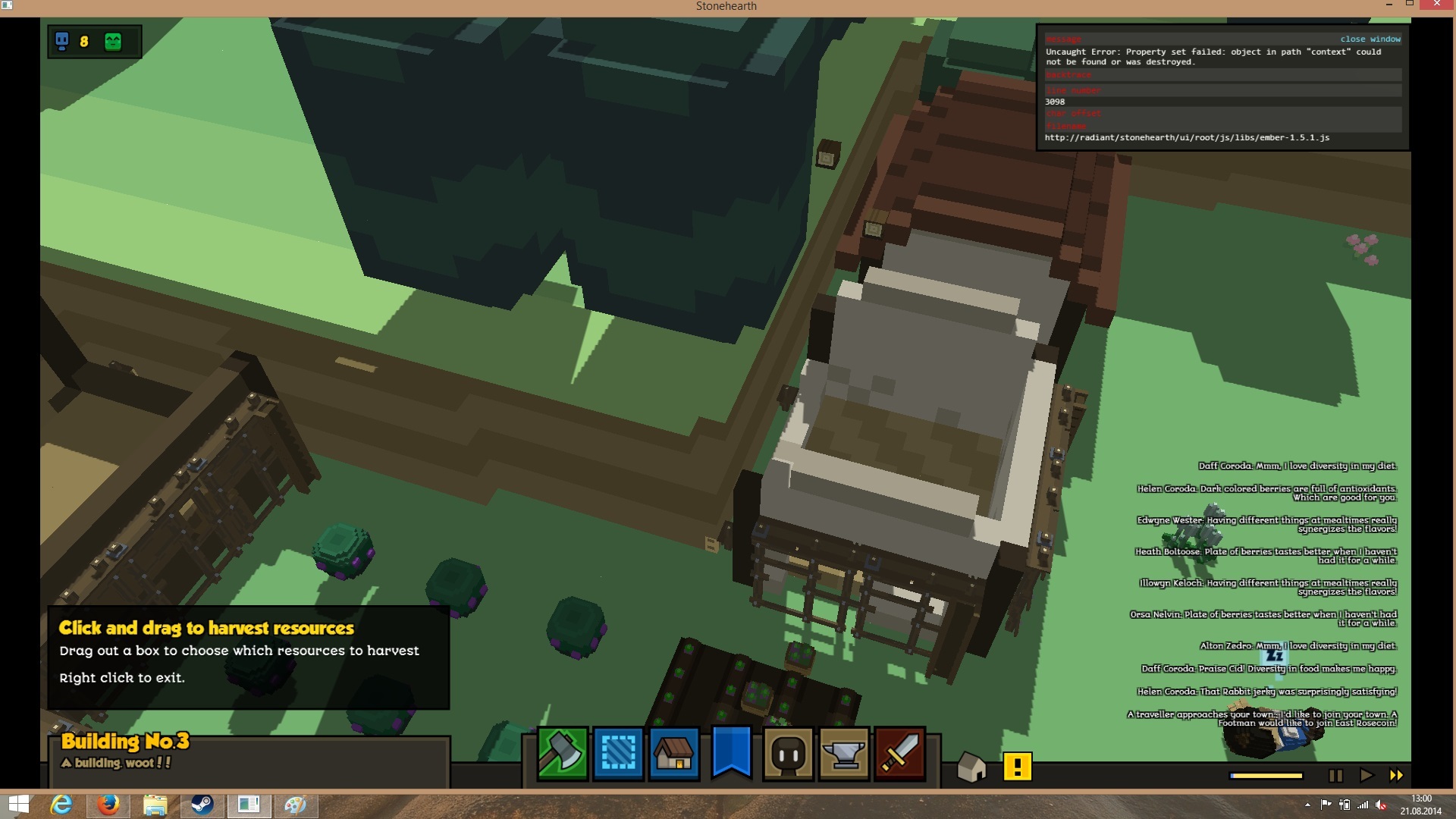Image resolution: width=1456 pixels, height=819 pixels.
Task: Close the error message window
Action: (x=1370, y=39)
